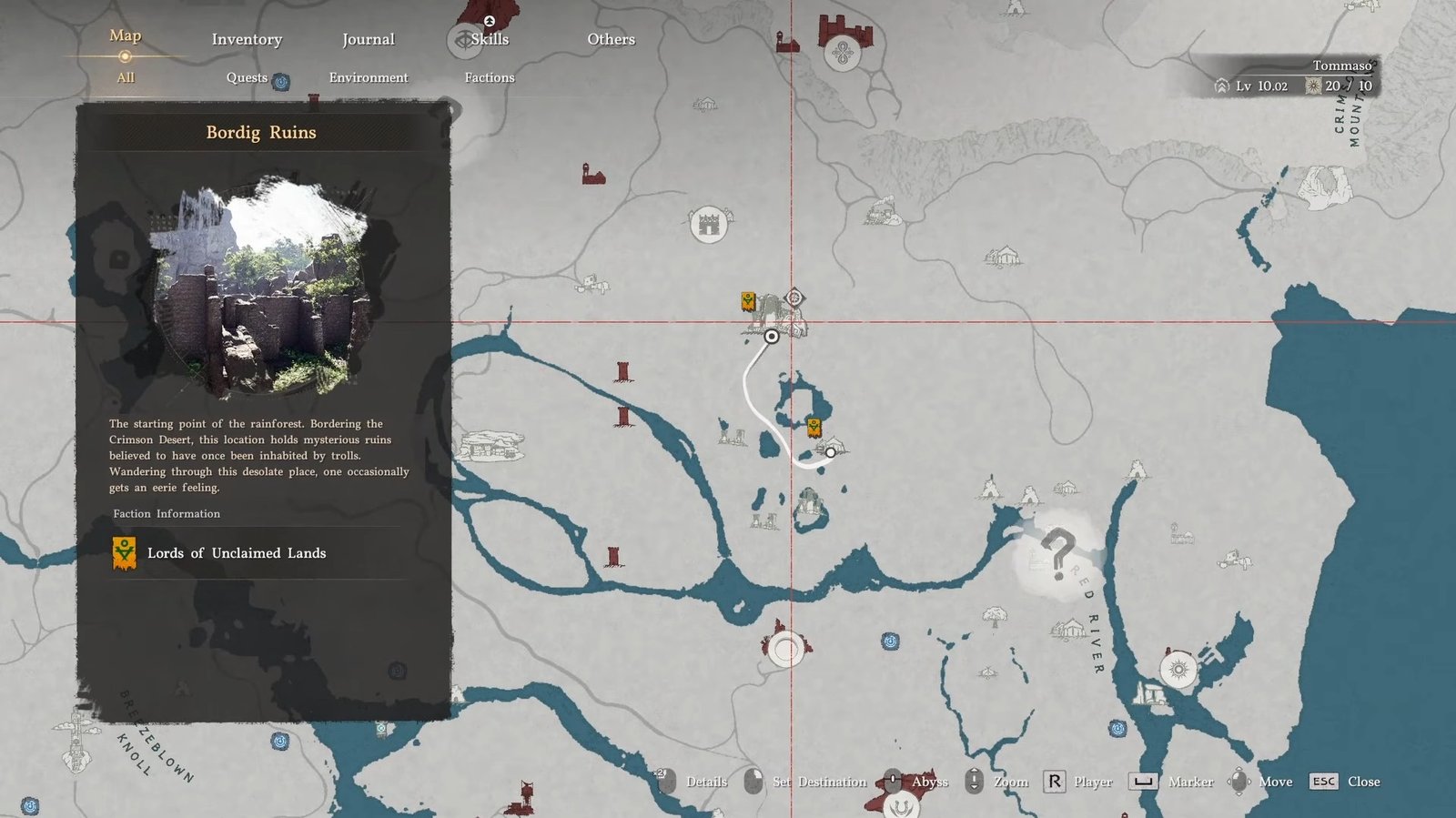Show the All map filter
1456x818 pixels.
(126, 77)
